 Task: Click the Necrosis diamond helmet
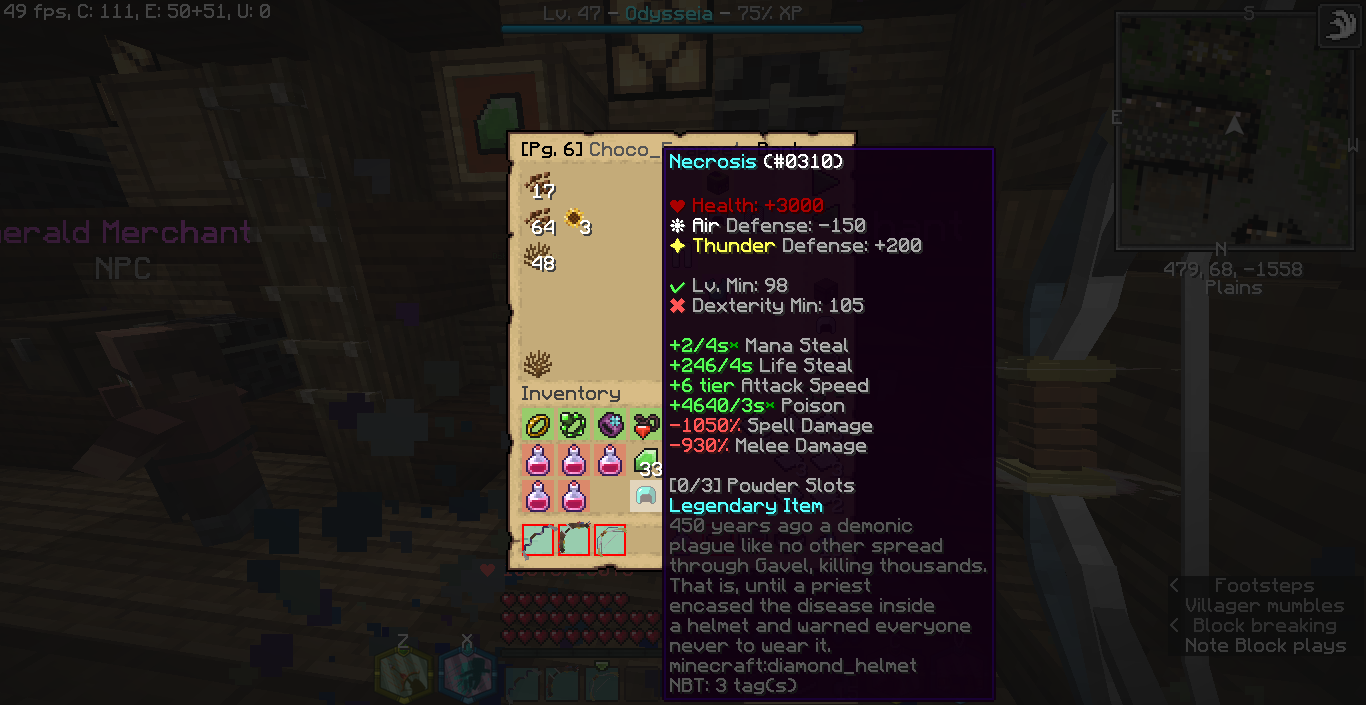click(x=646, y=496)
